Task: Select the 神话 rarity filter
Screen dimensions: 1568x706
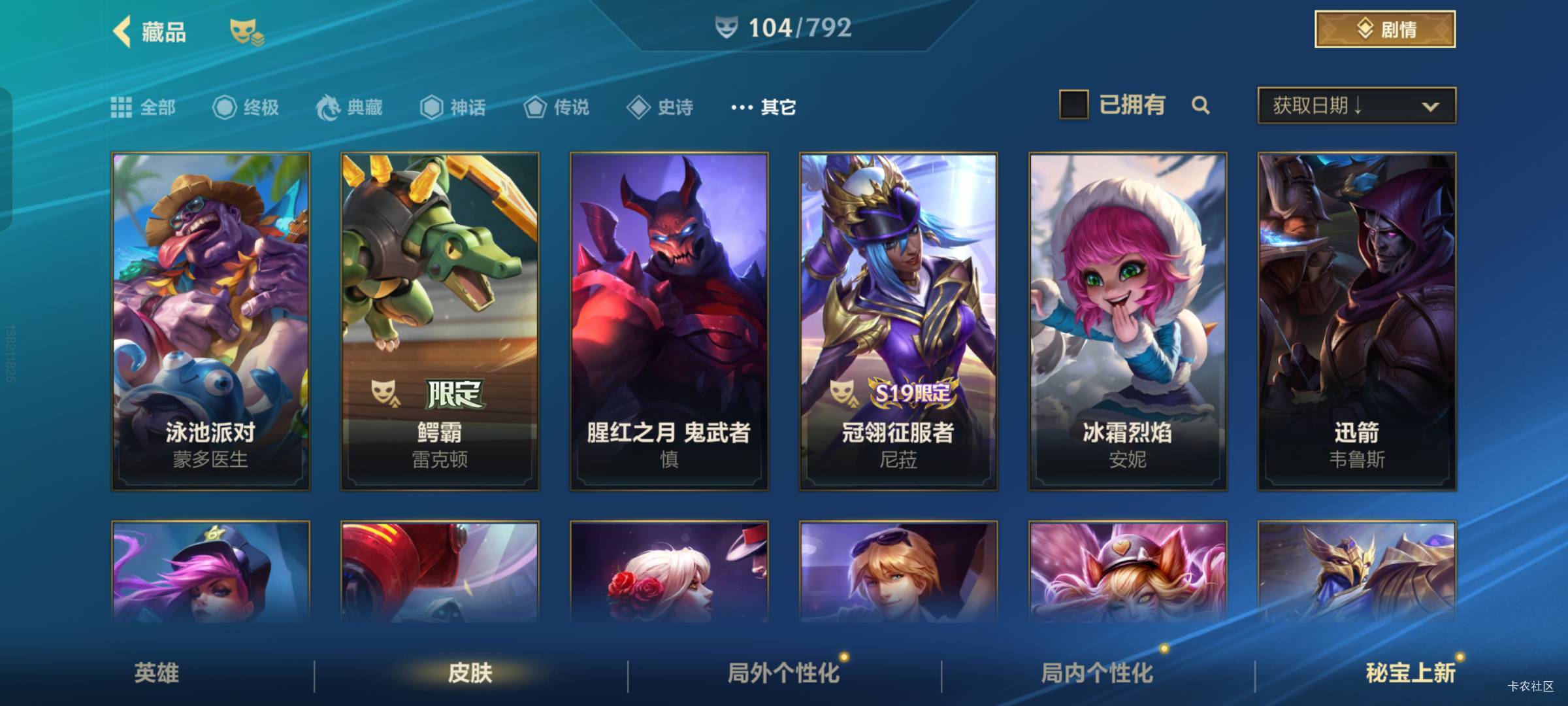Action: tap(453, 107)
